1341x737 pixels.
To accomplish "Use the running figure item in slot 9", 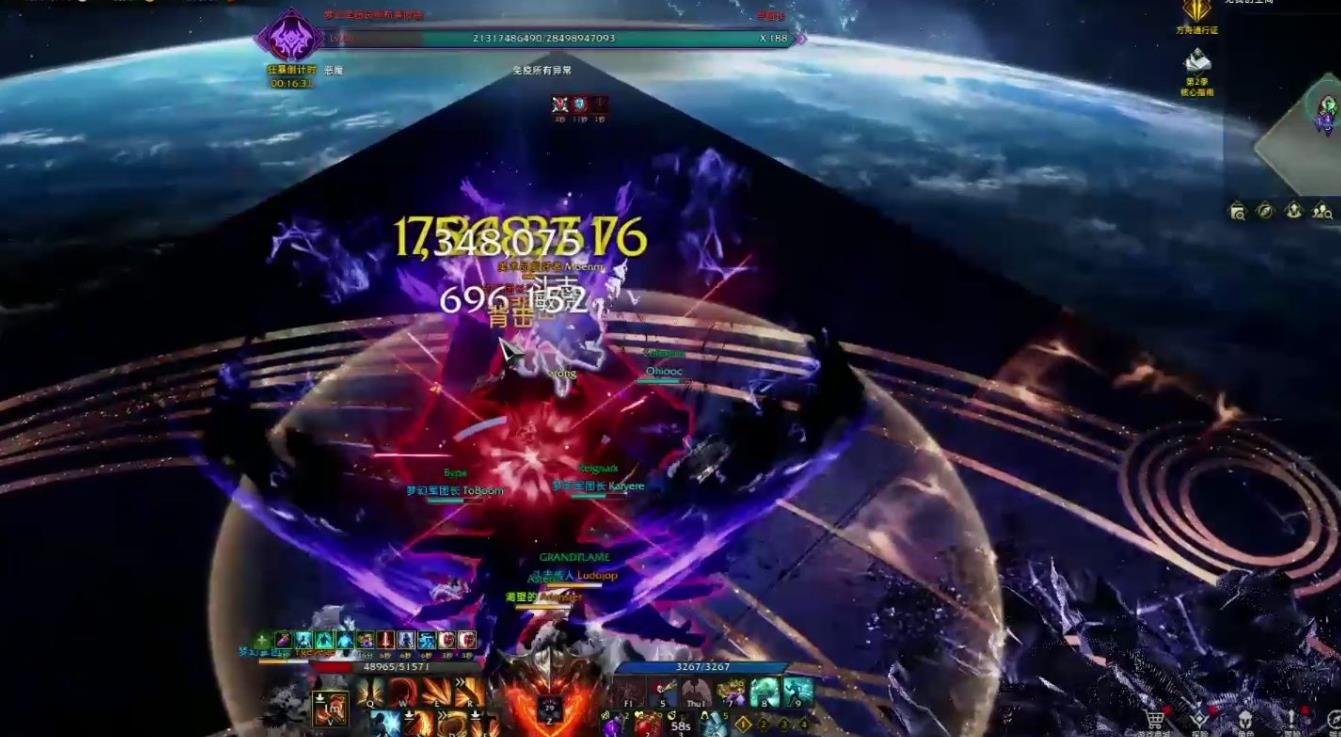I will click(797, 691).
